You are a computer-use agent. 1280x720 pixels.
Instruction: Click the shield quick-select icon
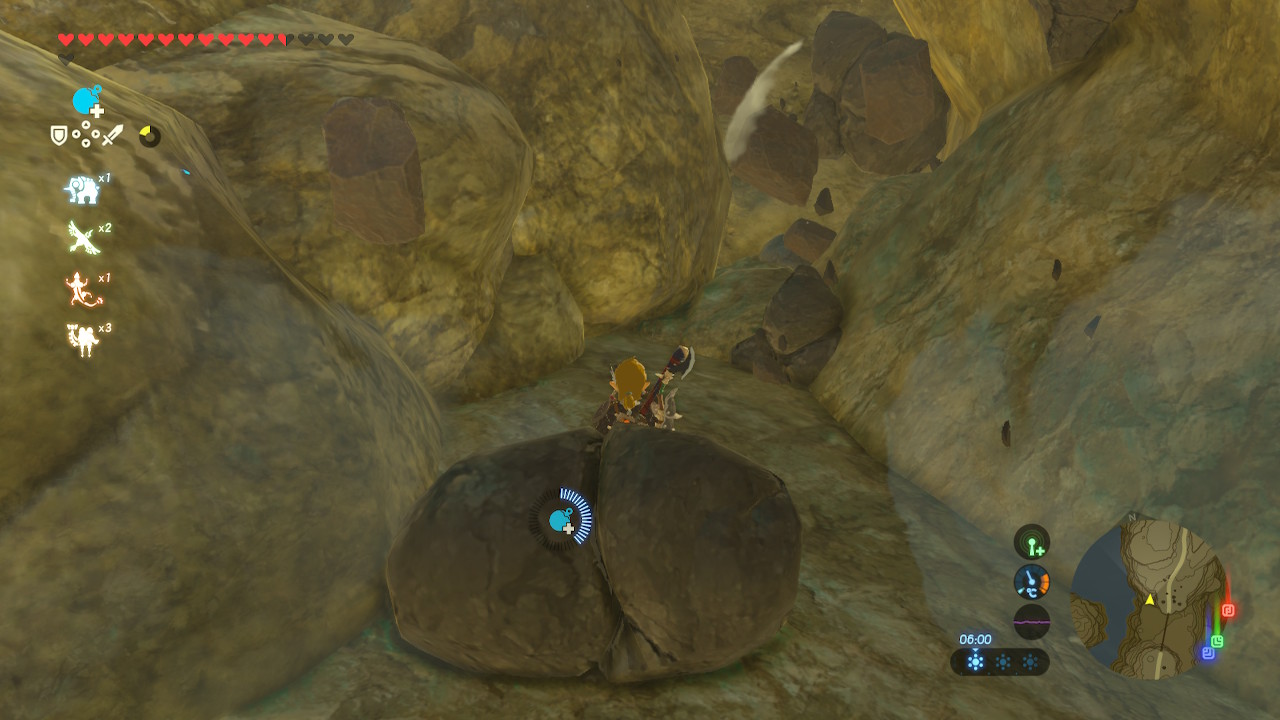tap(59, 135)
